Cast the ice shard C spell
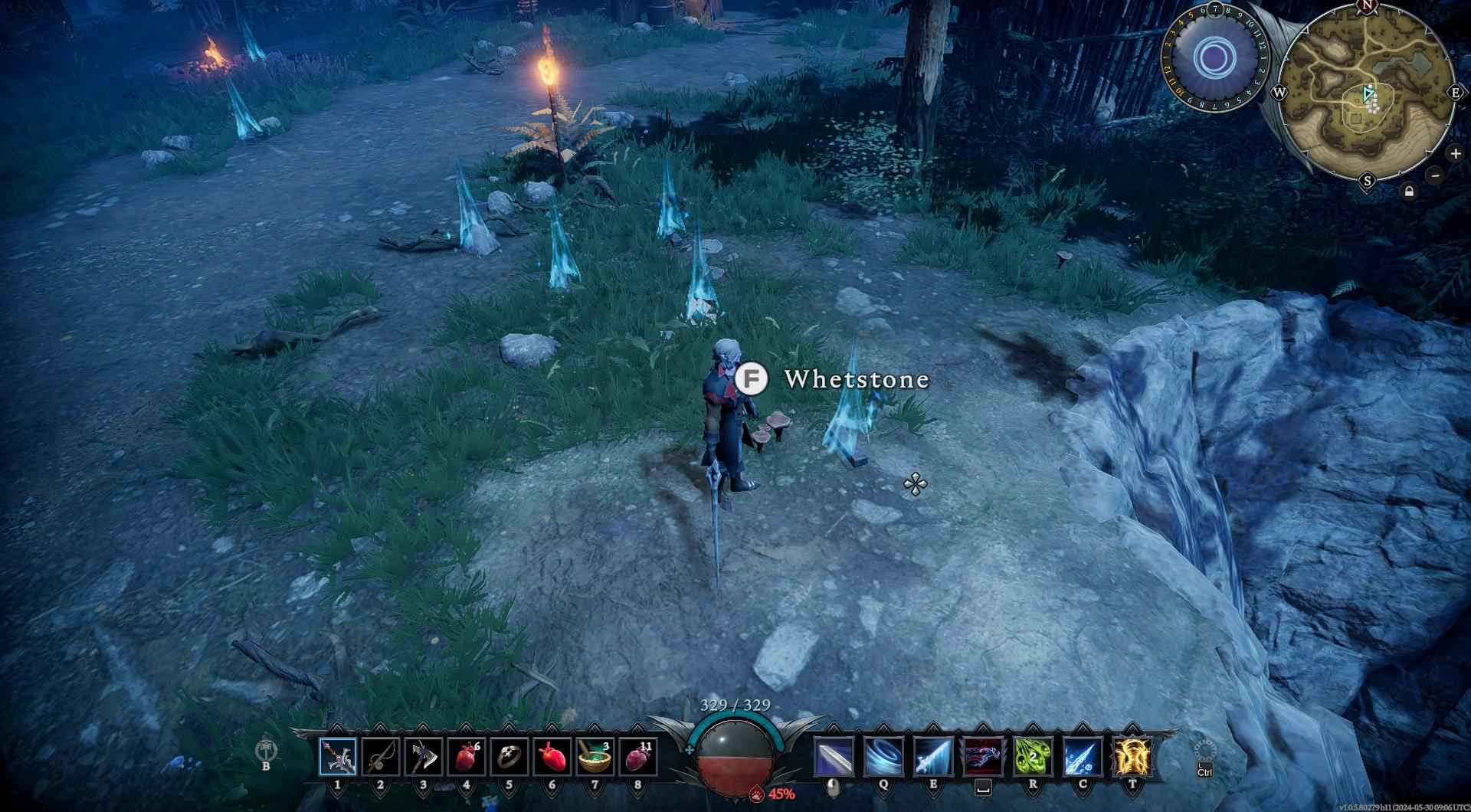The height and width of the screenshot is (812, 1471). click(x=1083, y=758)
